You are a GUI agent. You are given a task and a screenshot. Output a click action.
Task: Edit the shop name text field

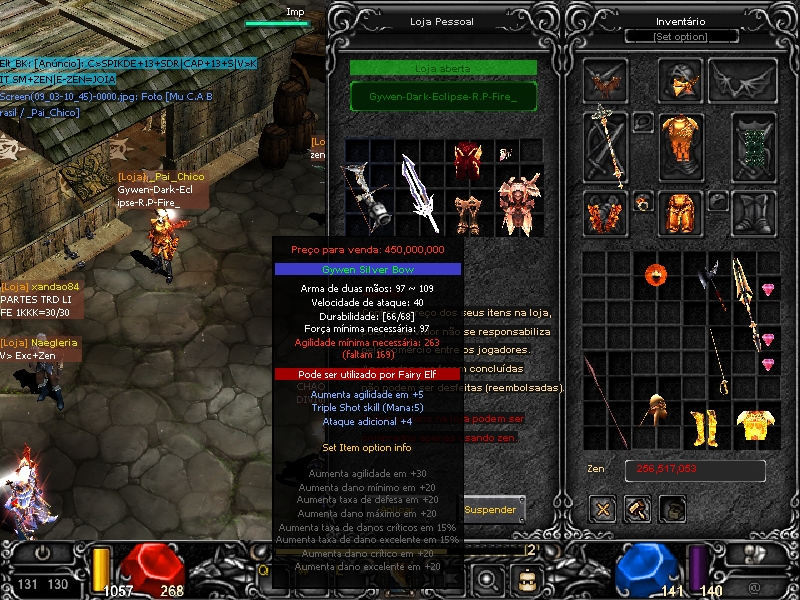pos(443,96)
